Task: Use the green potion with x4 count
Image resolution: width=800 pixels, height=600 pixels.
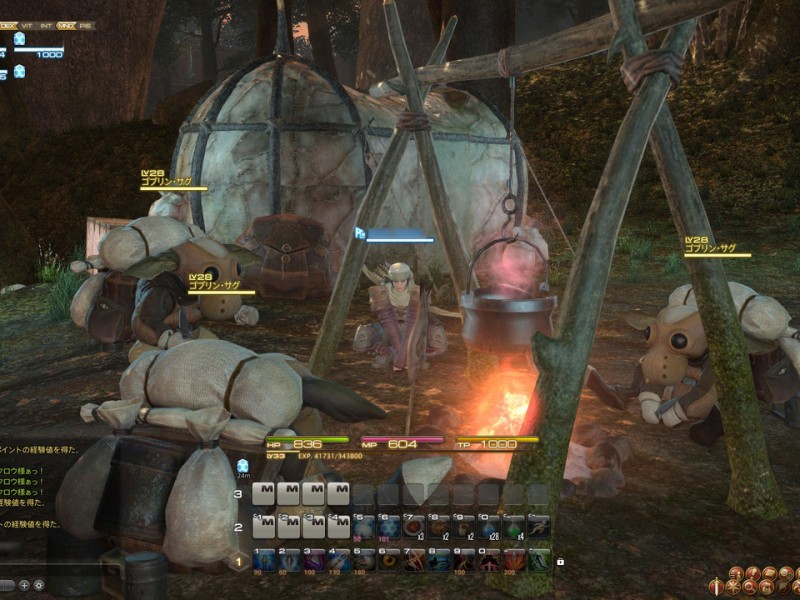Action: pyautogui.click(x=514, y=527)
